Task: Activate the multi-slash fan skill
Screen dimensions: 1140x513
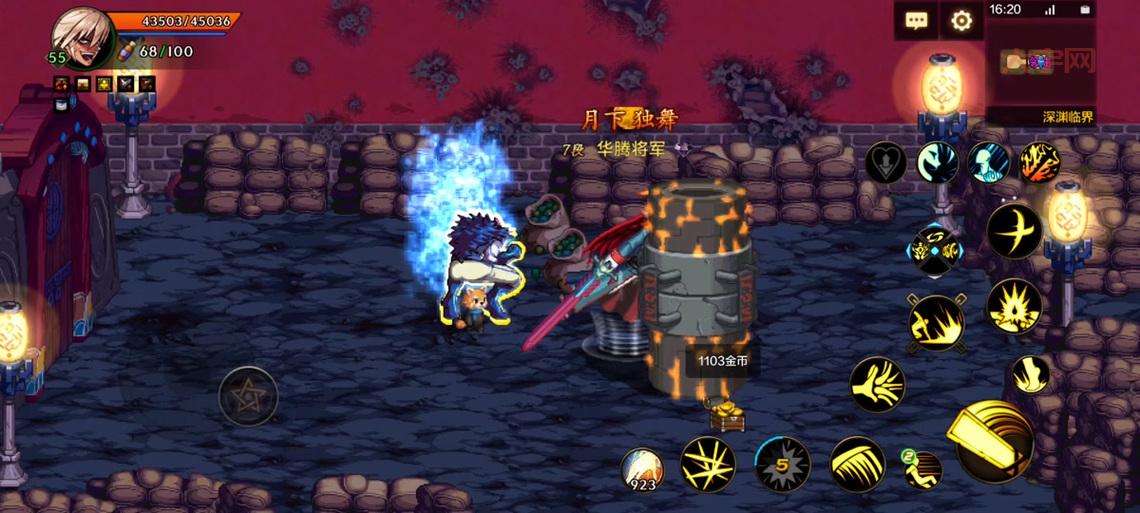Action: 857,464
